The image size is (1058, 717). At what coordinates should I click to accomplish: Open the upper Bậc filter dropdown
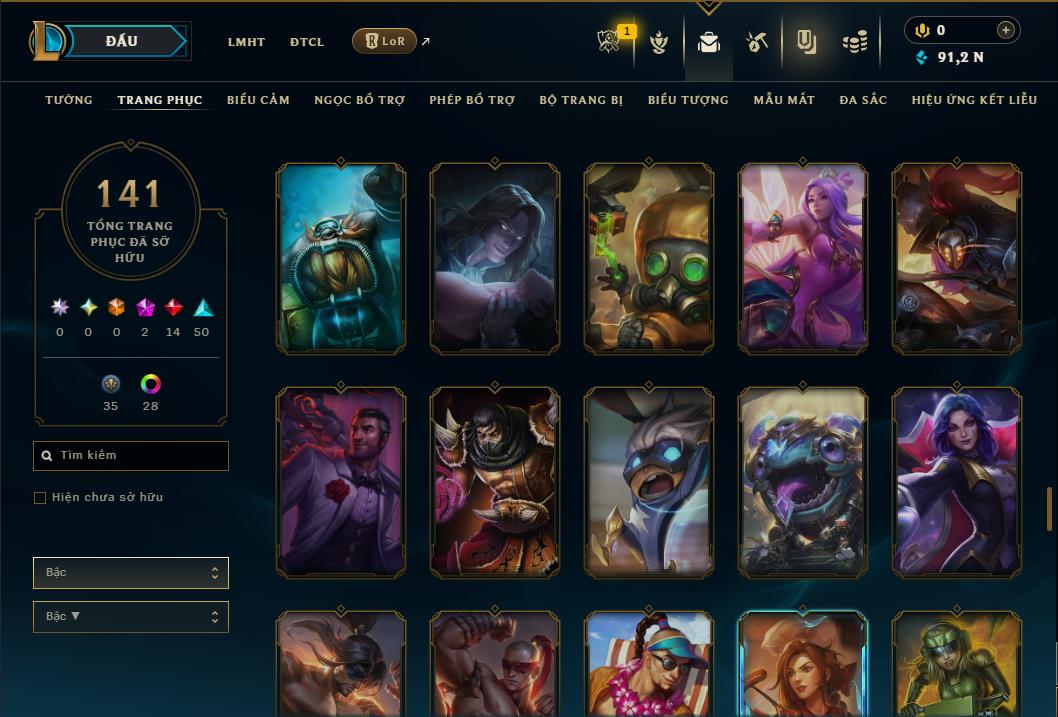[x=131, y=573]
